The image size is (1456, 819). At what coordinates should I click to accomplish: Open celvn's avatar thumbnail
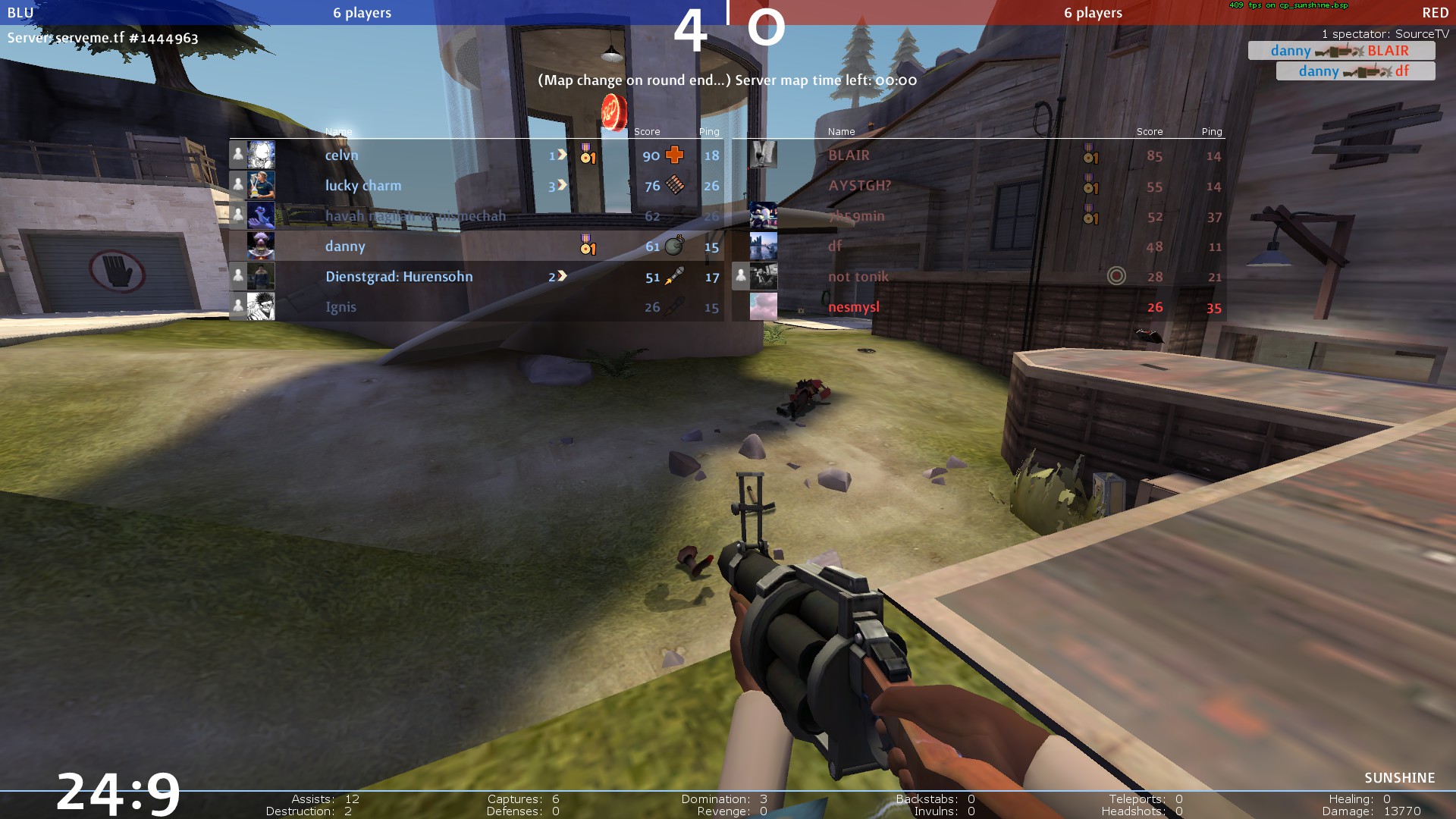(x=261, y=155)
